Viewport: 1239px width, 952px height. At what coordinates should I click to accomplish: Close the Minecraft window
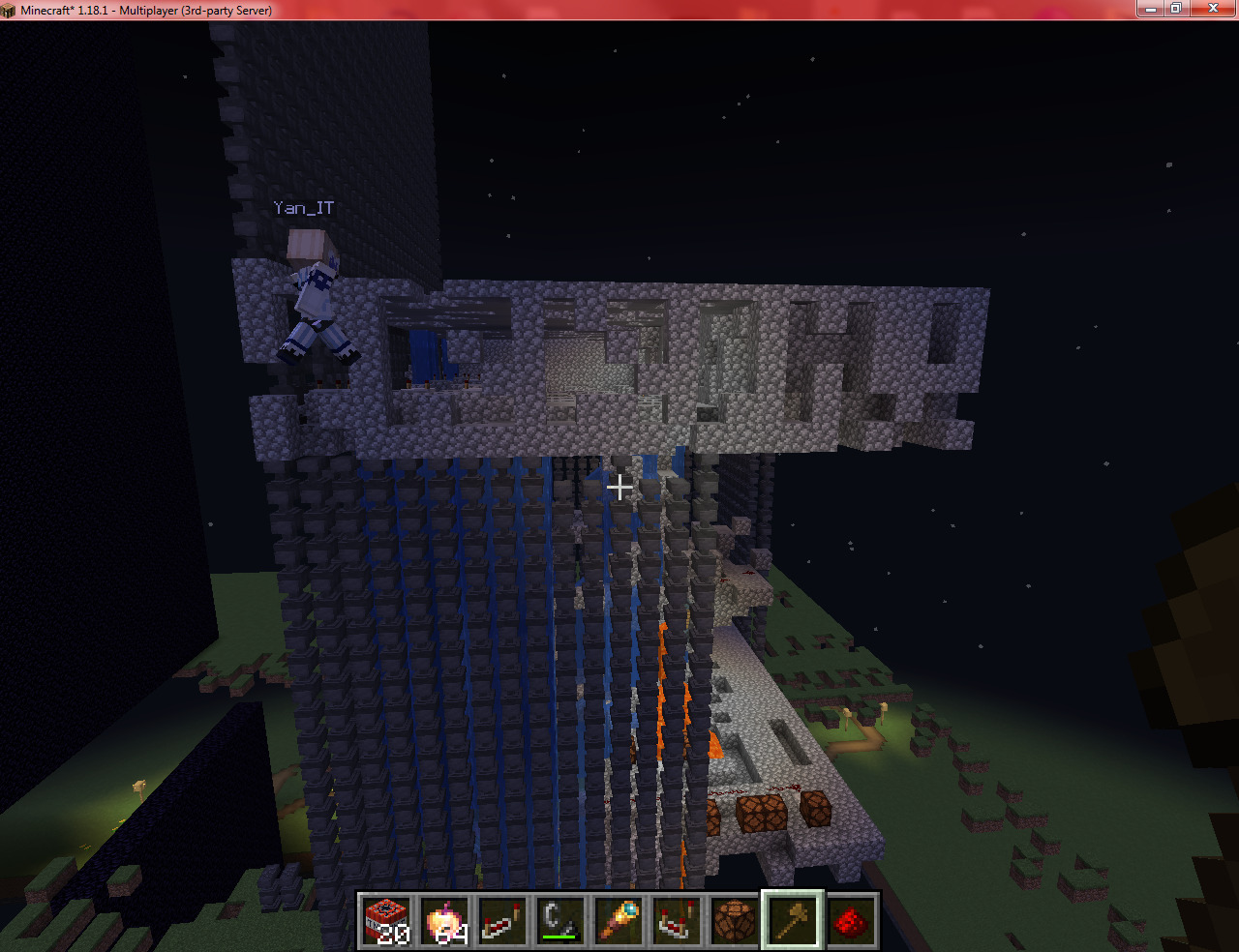pyautogui.click(x=1212, y=9)
